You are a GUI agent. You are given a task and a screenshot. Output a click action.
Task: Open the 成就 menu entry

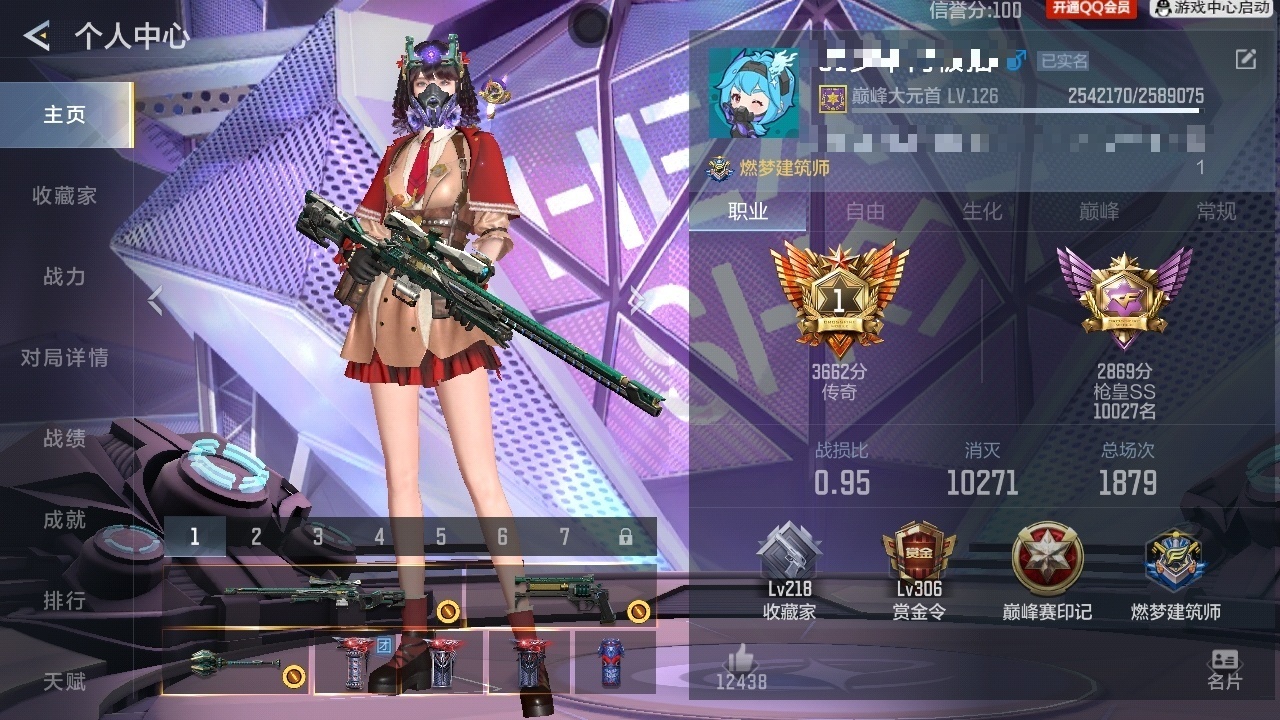(x=65, y=520)
